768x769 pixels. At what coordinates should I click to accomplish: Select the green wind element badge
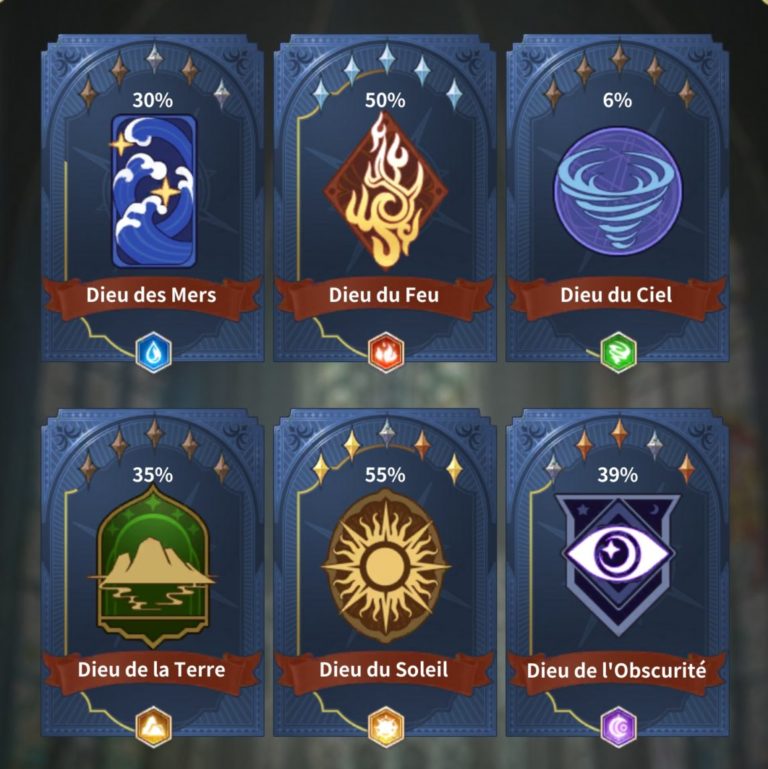617,353
